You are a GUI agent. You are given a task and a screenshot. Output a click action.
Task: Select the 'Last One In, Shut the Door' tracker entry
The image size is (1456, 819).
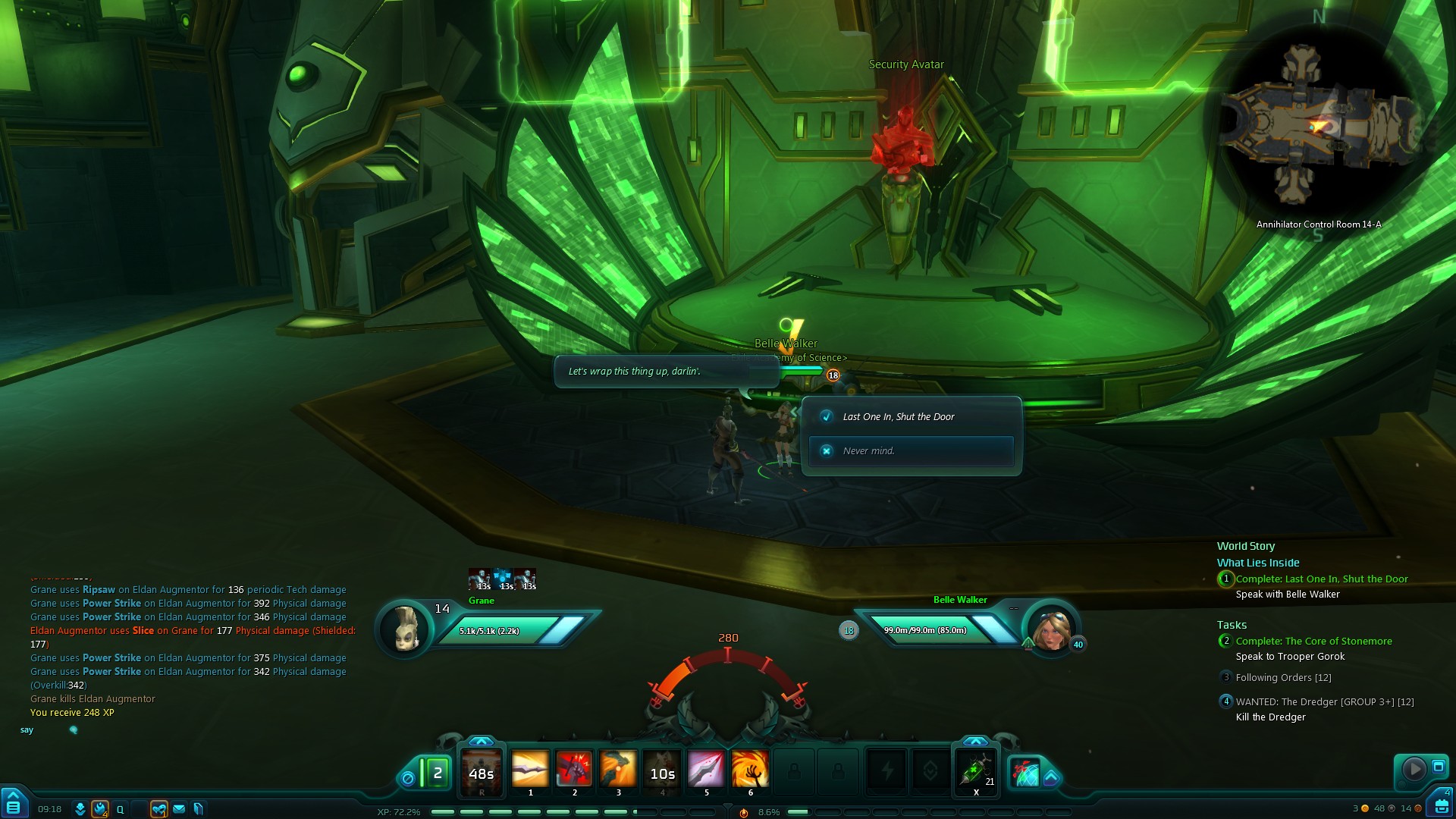coord(1321,579)
